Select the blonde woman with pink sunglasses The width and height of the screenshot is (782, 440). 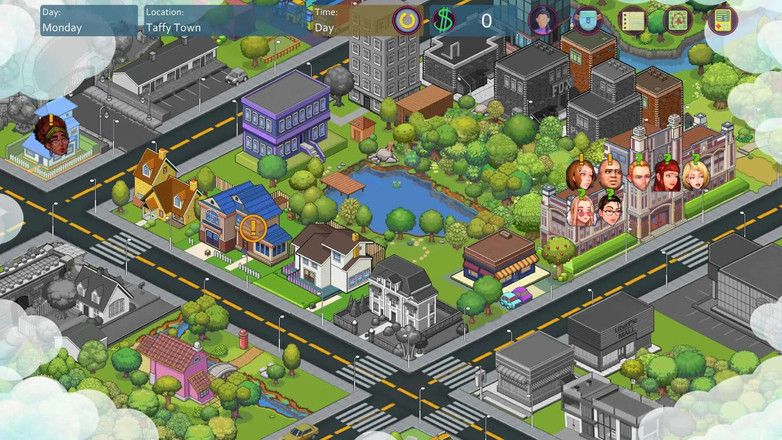click(581, 211)
